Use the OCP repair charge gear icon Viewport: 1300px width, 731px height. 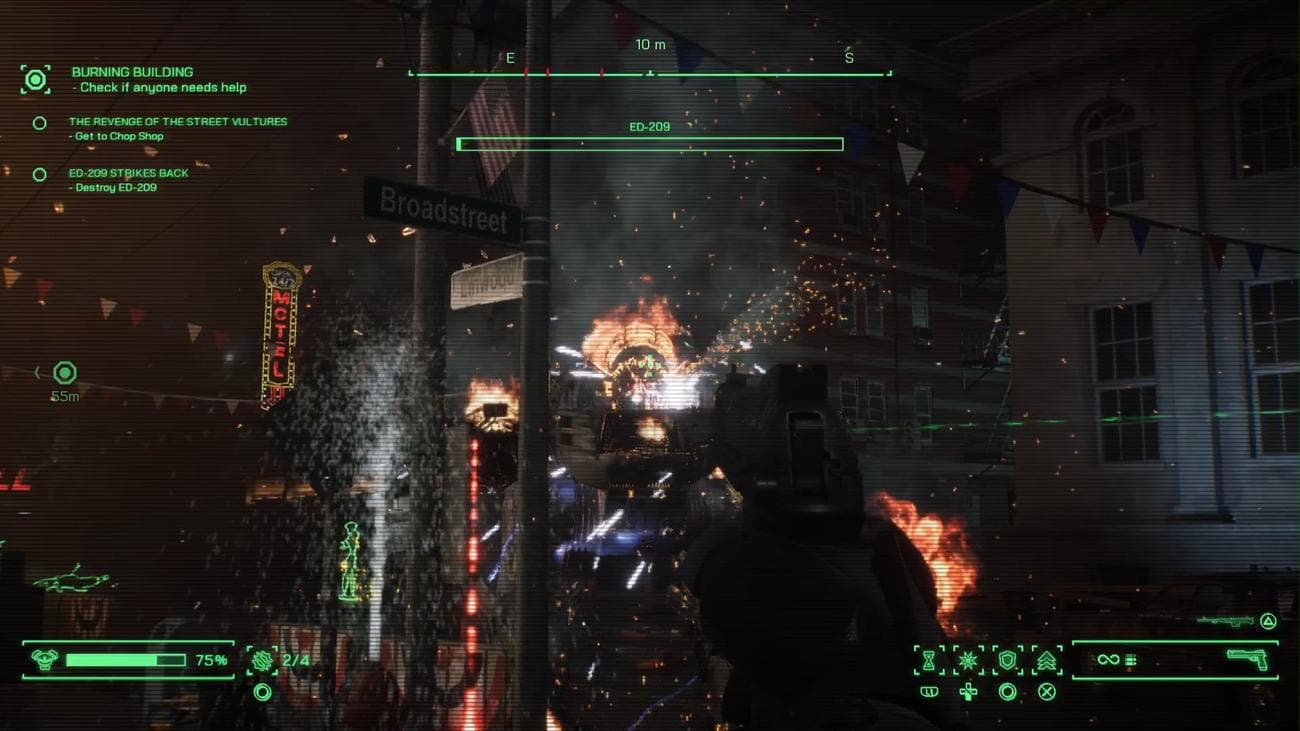[x=263, y=660]
